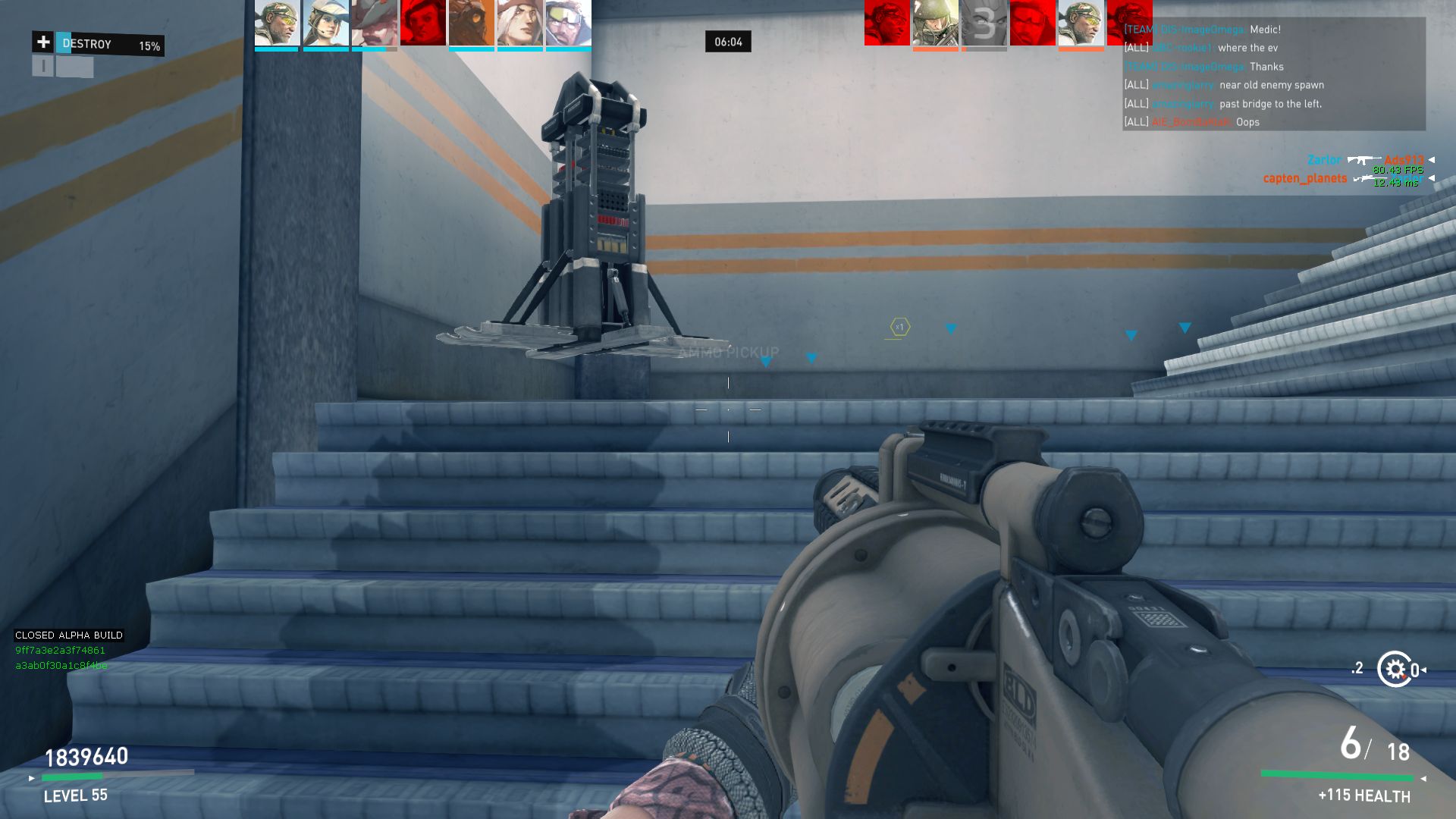Pick the teammate portrait wearing ski goggles
This screenshot has height=819, width=1456.
pyautogui.click(x=568, y=24)
